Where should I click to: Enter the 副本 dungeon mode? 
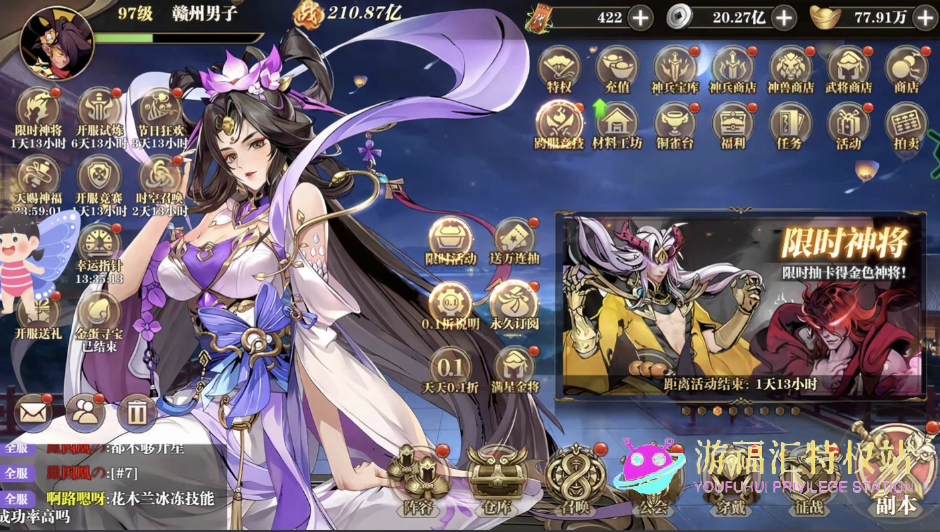pos(894,475)
